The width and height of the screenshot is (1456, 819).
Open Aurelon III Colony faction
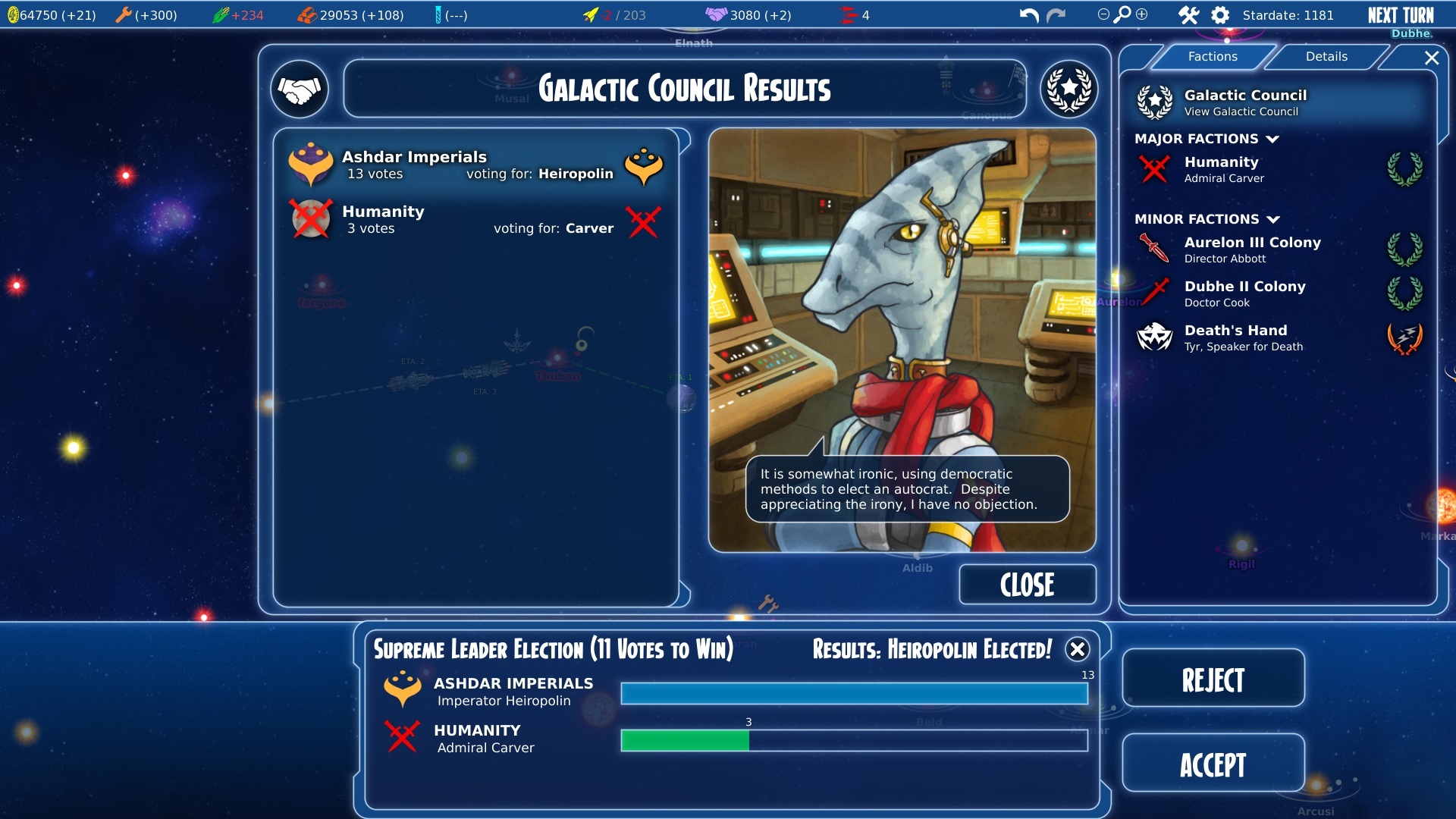click(x=1252, y=249)
